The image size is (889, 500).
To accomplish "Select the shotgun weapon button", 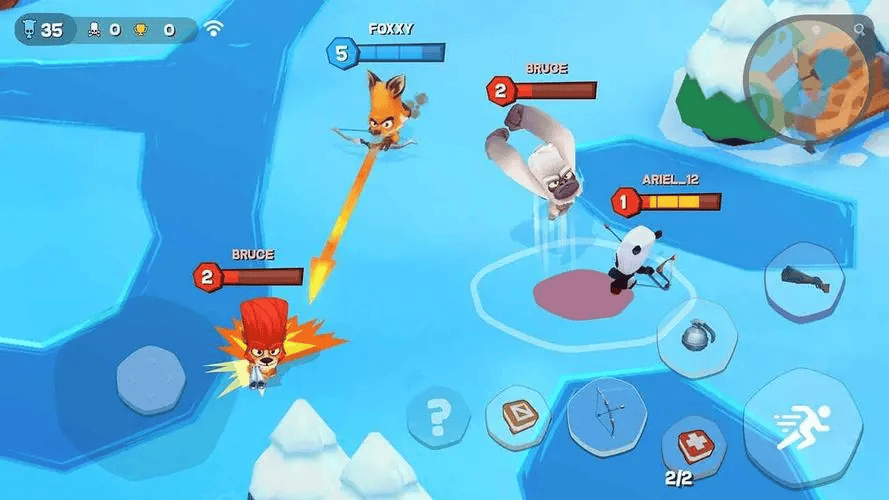I will [806, 282].
